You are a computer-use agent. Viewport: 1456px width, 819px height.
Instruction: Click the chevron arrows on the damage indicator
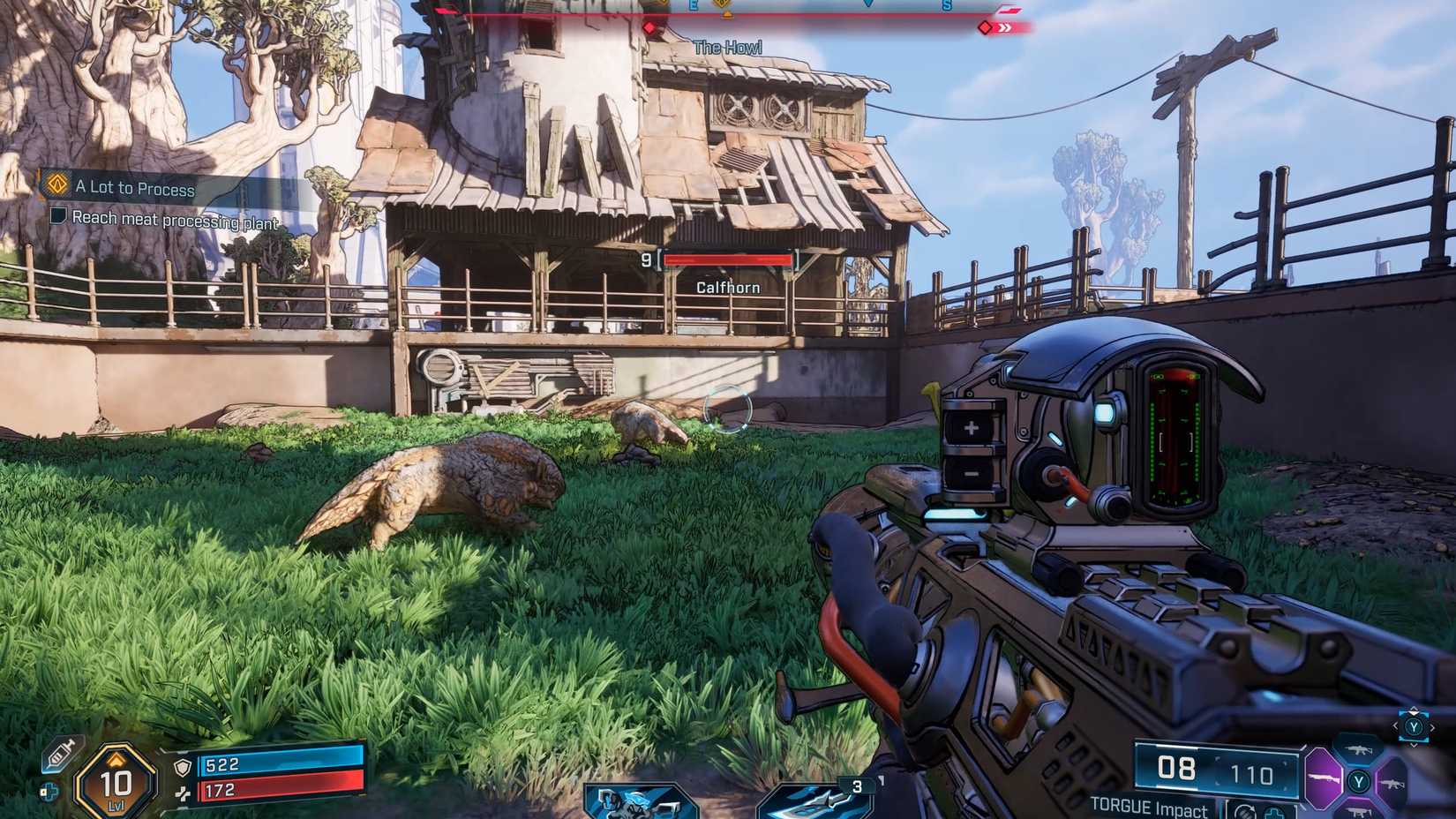[x=1006, y=26]
